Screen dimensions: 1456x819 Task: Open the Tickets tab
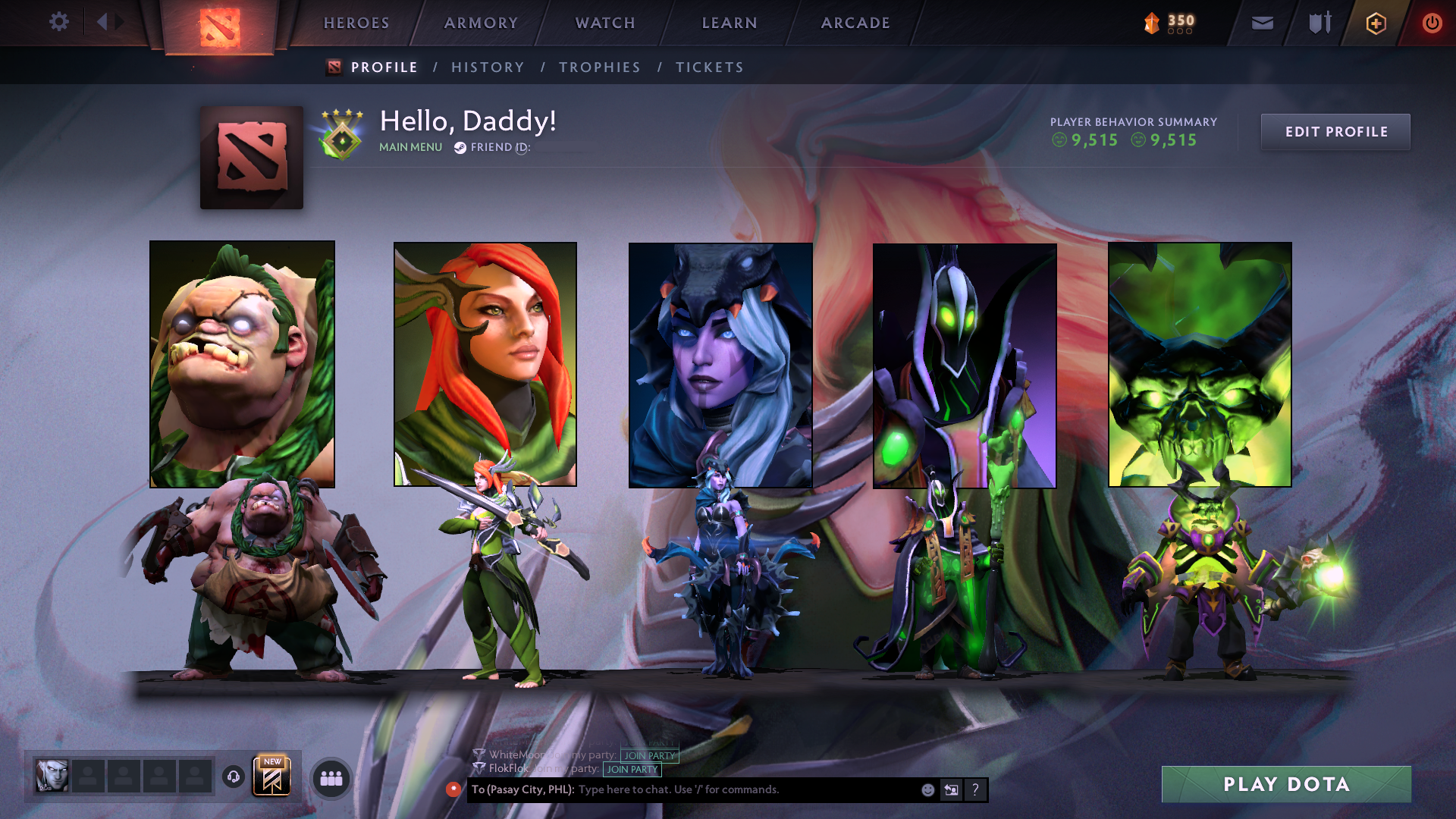click(710, 67)
